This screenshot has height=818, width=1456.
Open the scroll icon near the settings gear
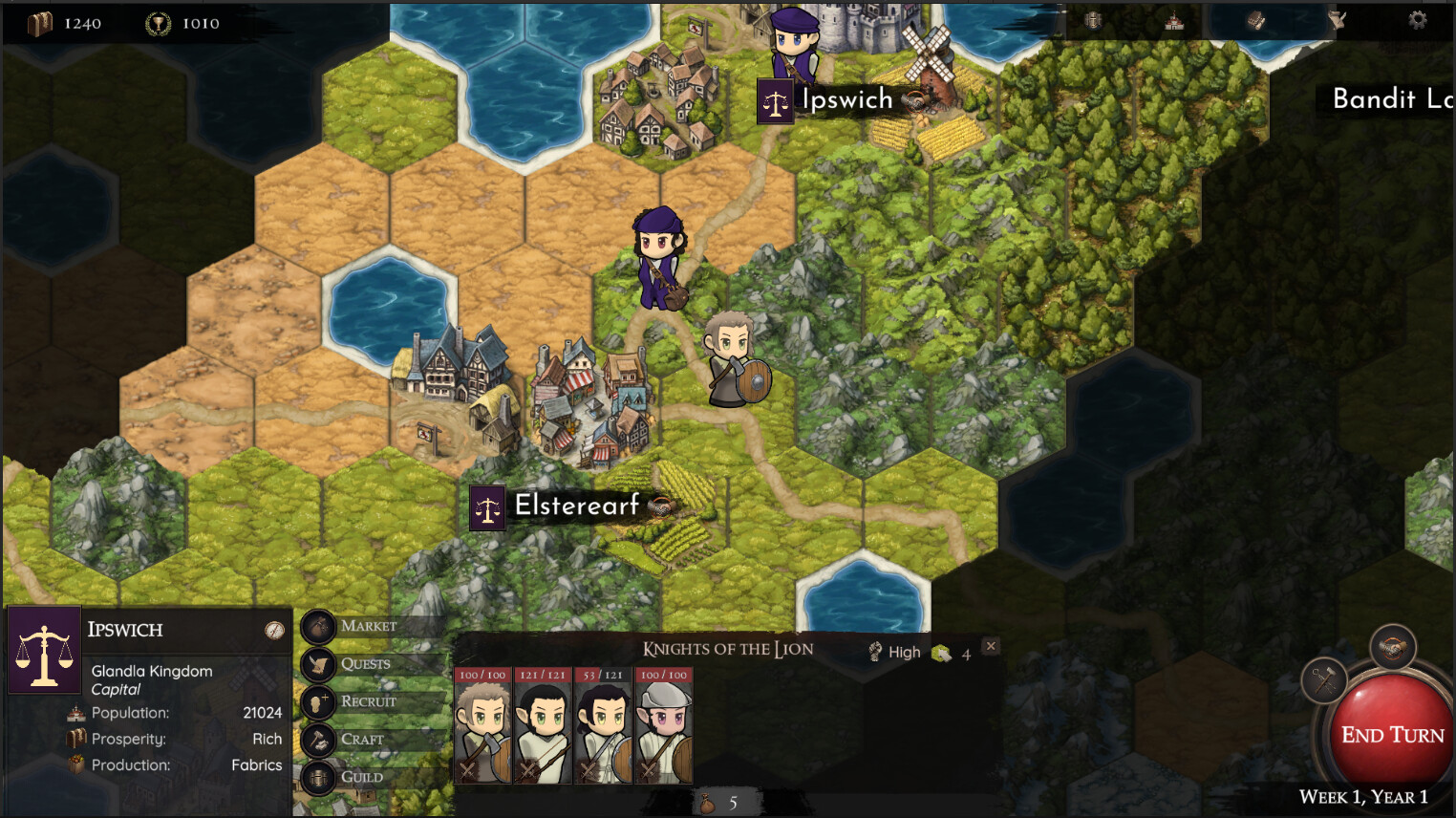(1338, 21)
